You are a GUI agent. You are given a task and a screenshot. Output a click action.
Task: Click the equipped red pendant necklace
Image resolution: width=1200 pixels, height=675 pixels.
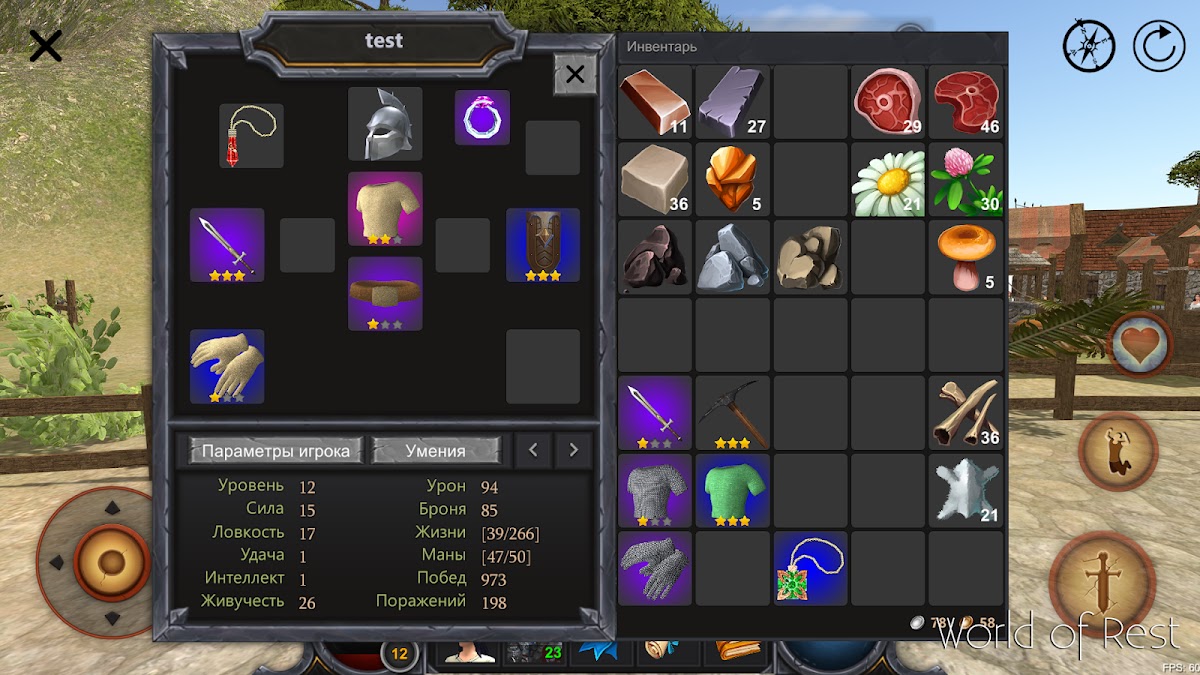251,136
